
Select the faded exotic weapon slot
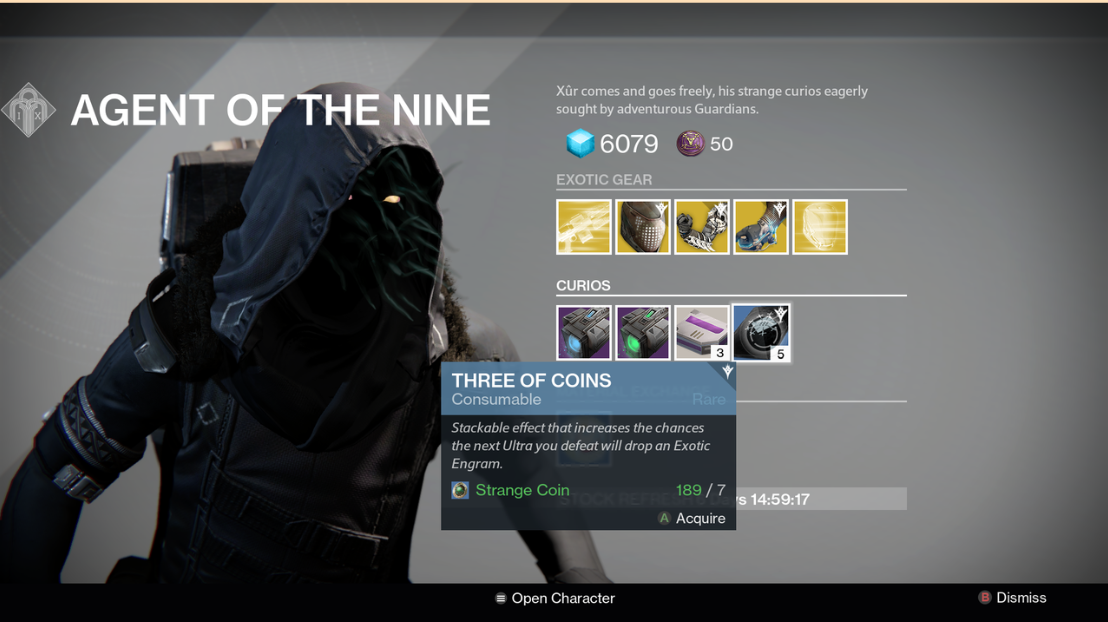(x=584, y=227)
